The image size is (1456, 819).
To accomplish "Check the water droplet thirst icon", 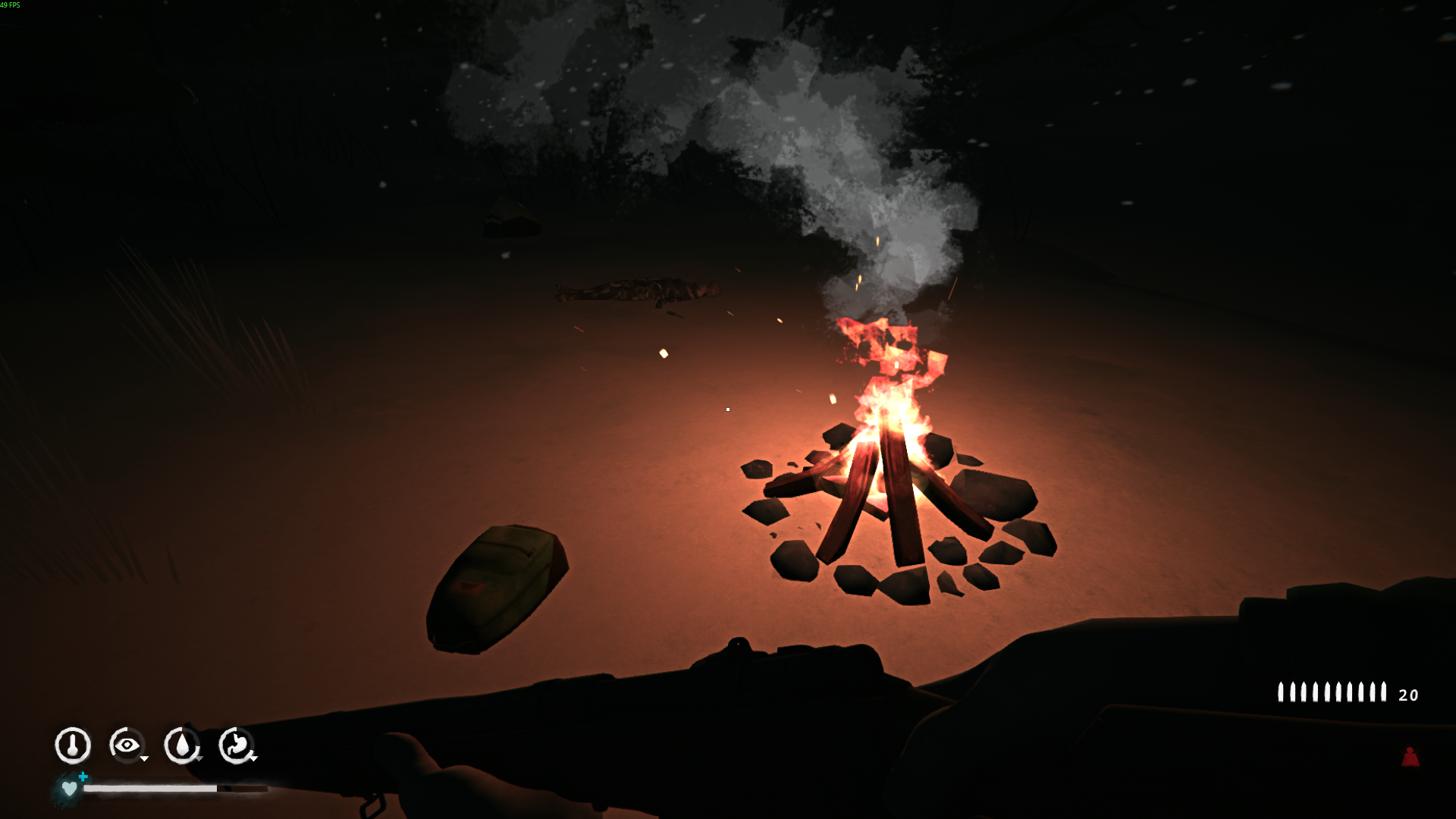I will pos(182,745).
